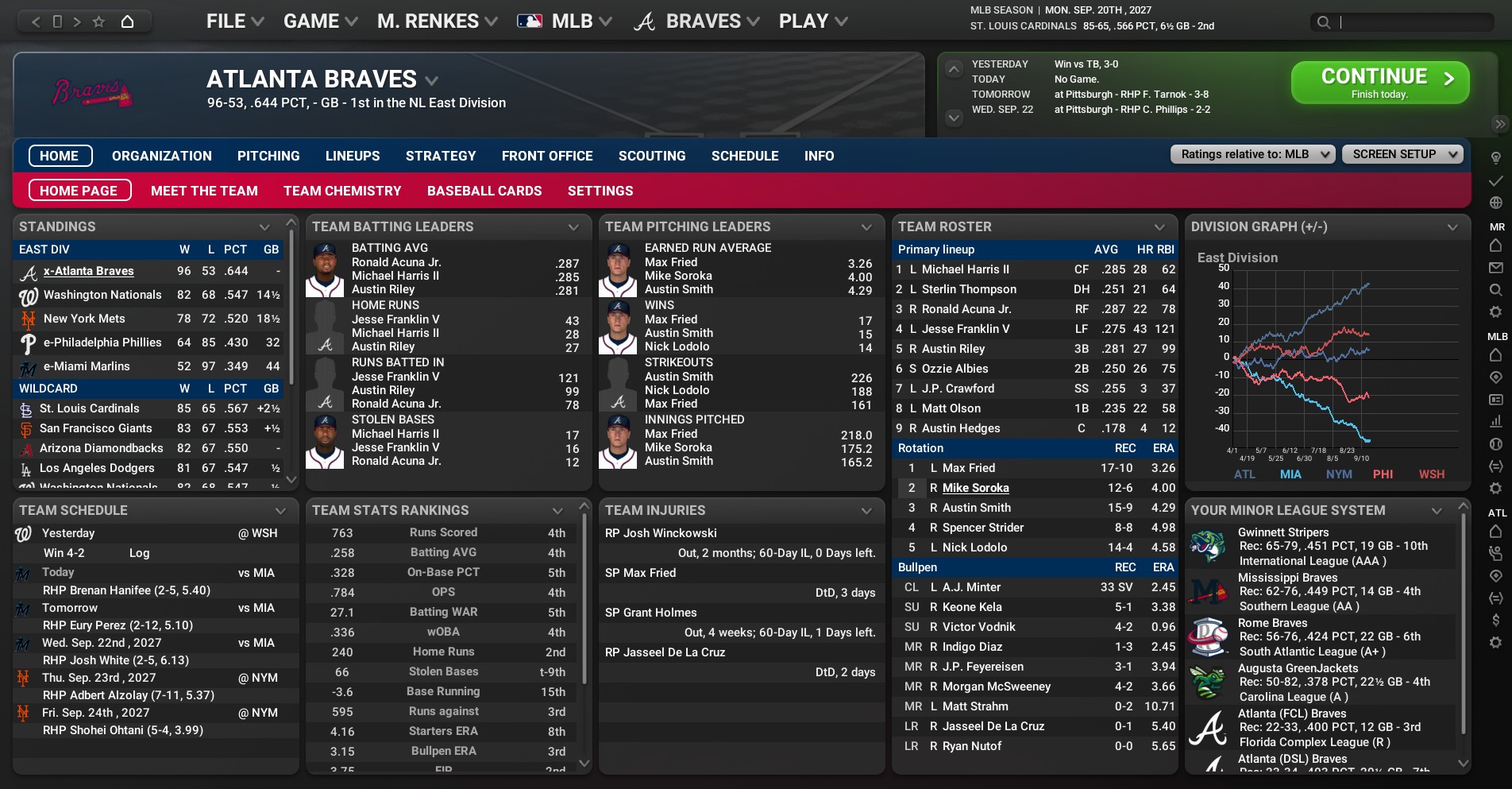
Task: Expand the Atlanta Braves team name dropdown
Action: coord(431,80)
